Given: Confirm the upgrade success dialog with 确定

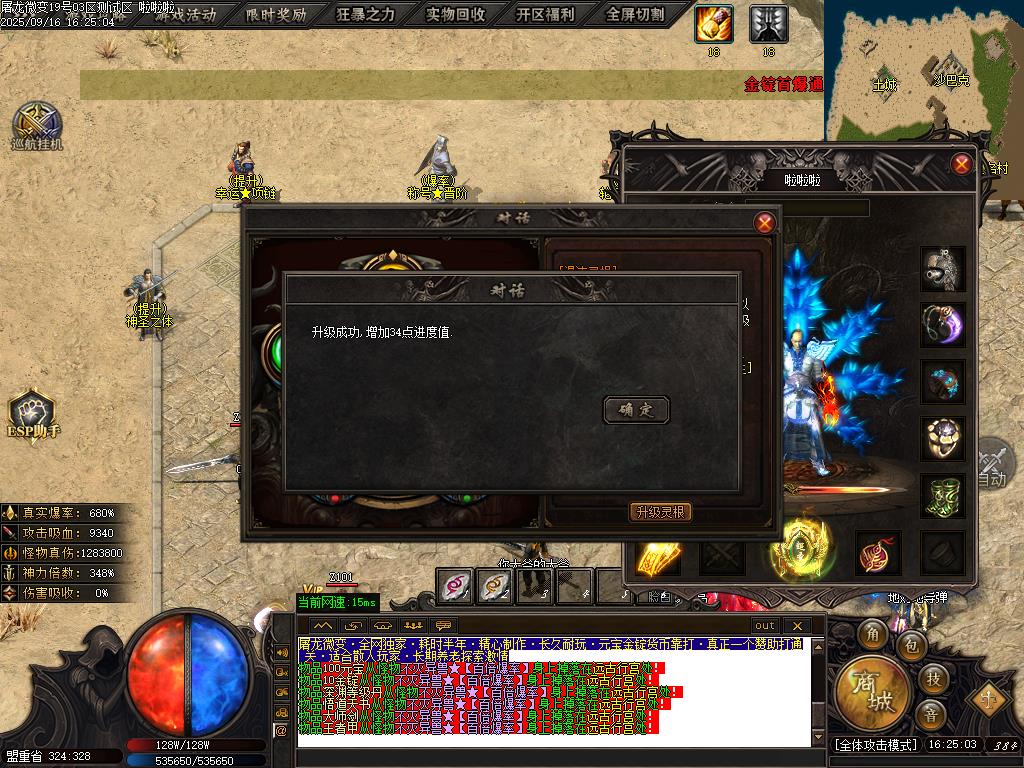Looking at the screenshot, I should [636, 409].
